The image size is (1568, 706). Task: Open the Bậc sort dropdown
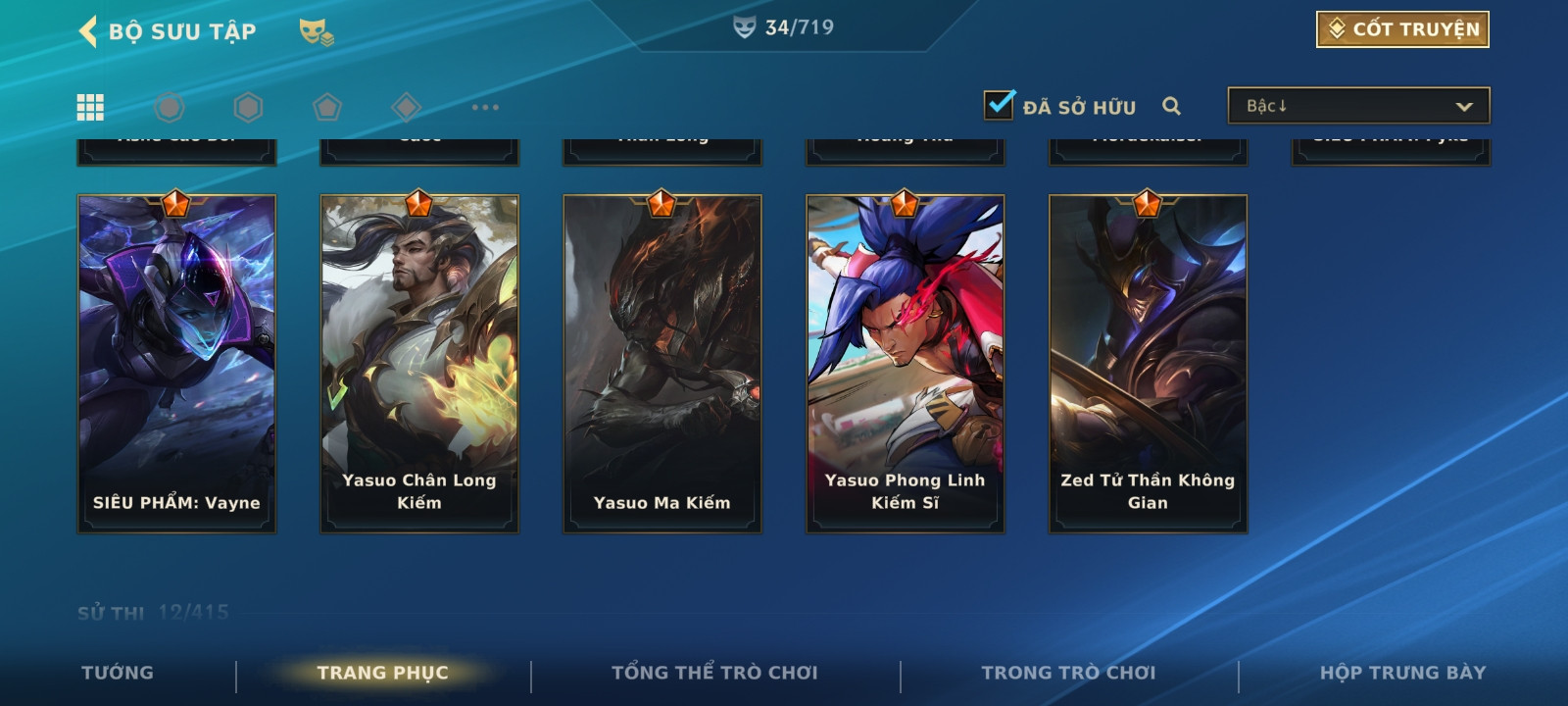point(1358,106)
